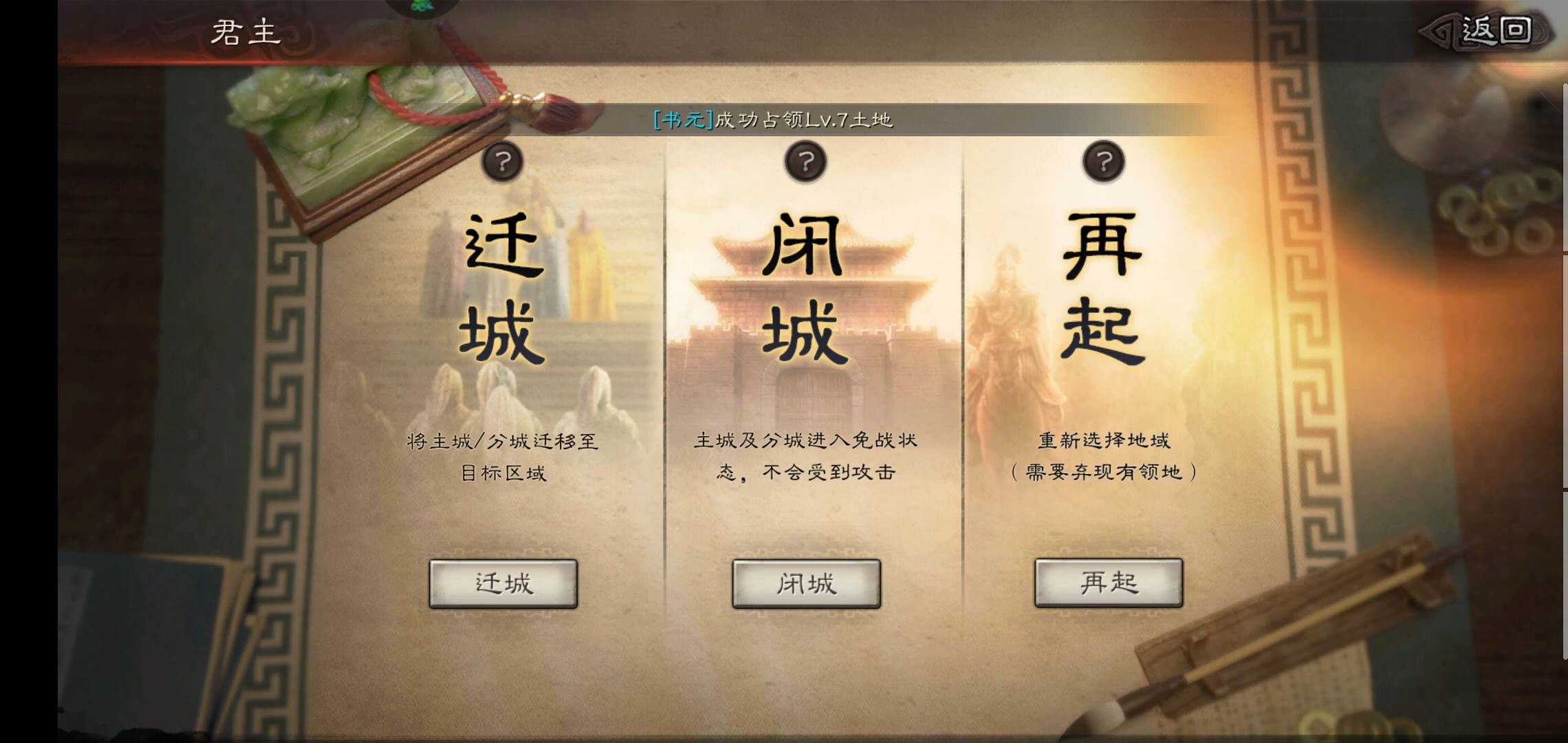1568x743 pixels.
Task: Click the small avatar icon at top center
Action: [418, 7]
